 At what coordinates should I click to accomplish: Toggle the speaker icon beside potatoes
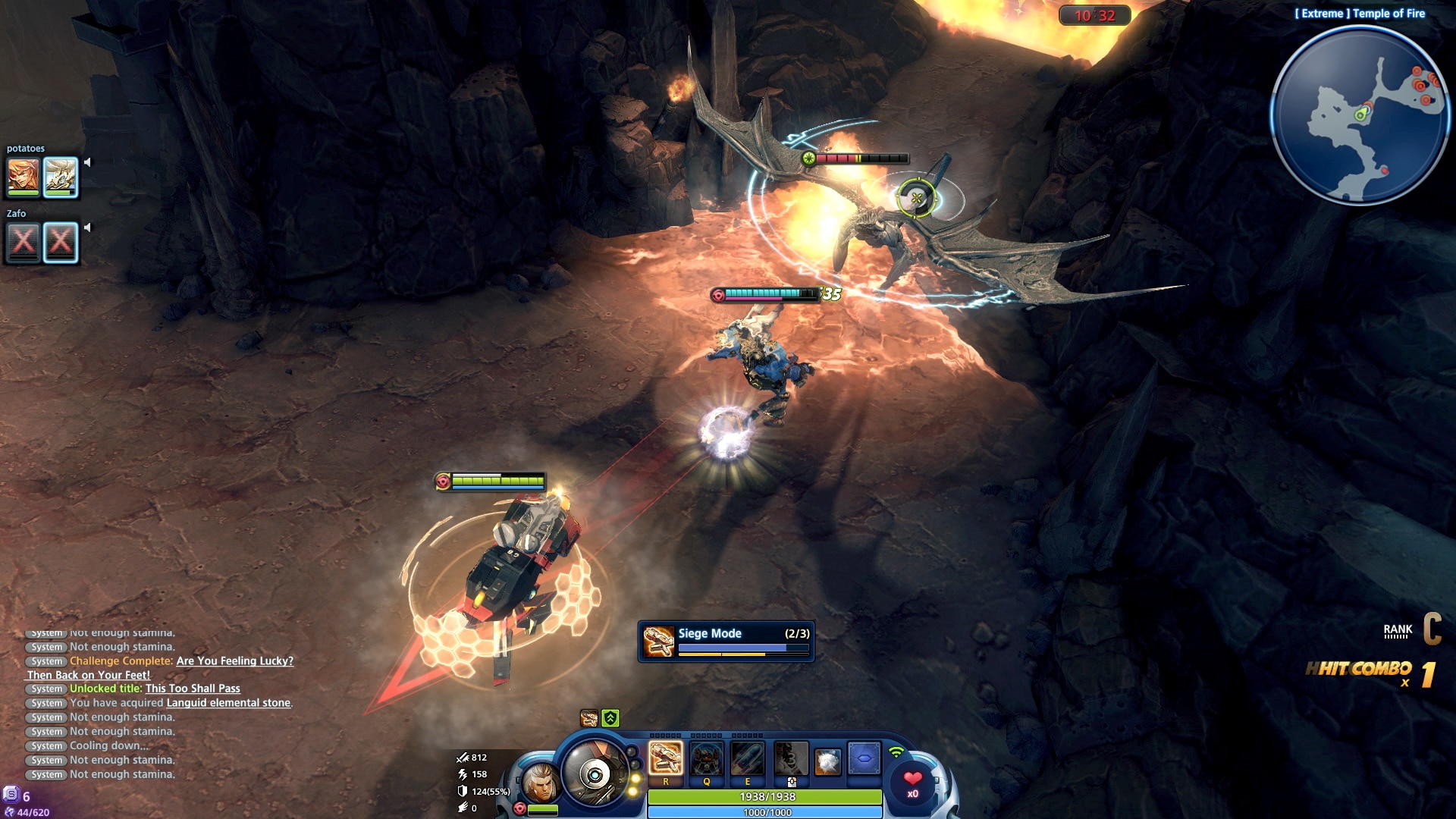click(87, 162)
